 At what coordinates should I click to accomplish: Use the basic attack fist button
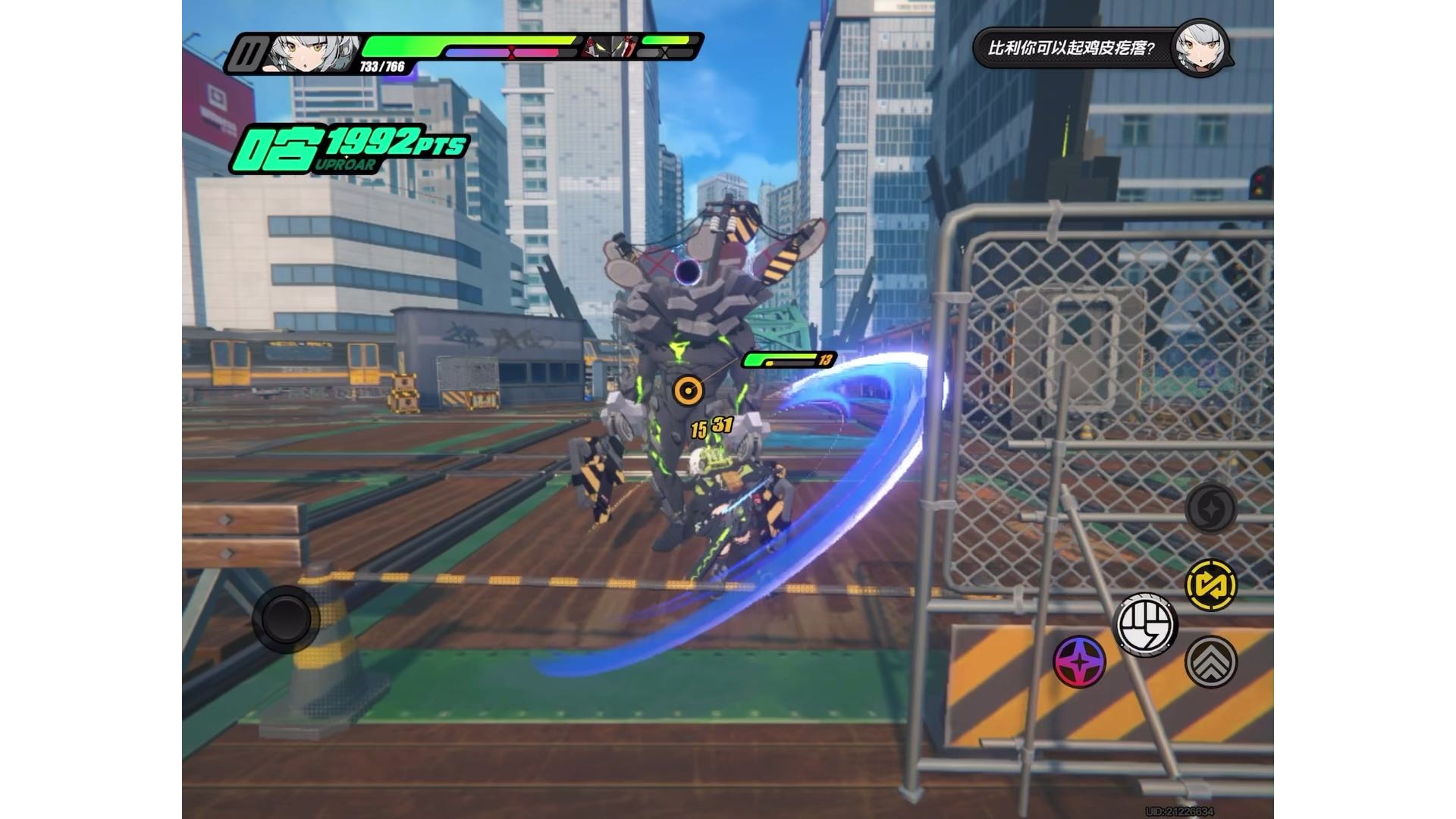click(x=1145, y=625)
